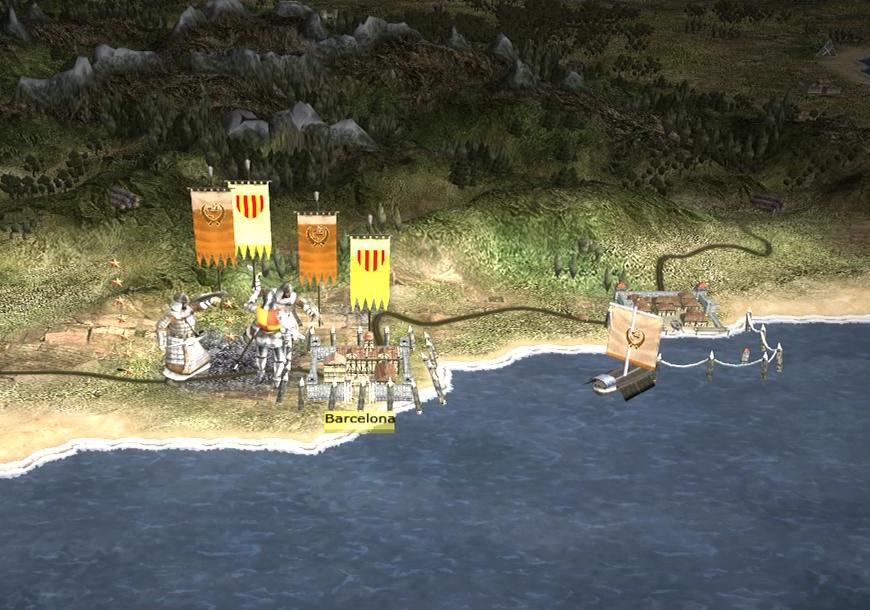Click the yellow striped banner above Barcelona city
The image size is (870, 610).
370,272
